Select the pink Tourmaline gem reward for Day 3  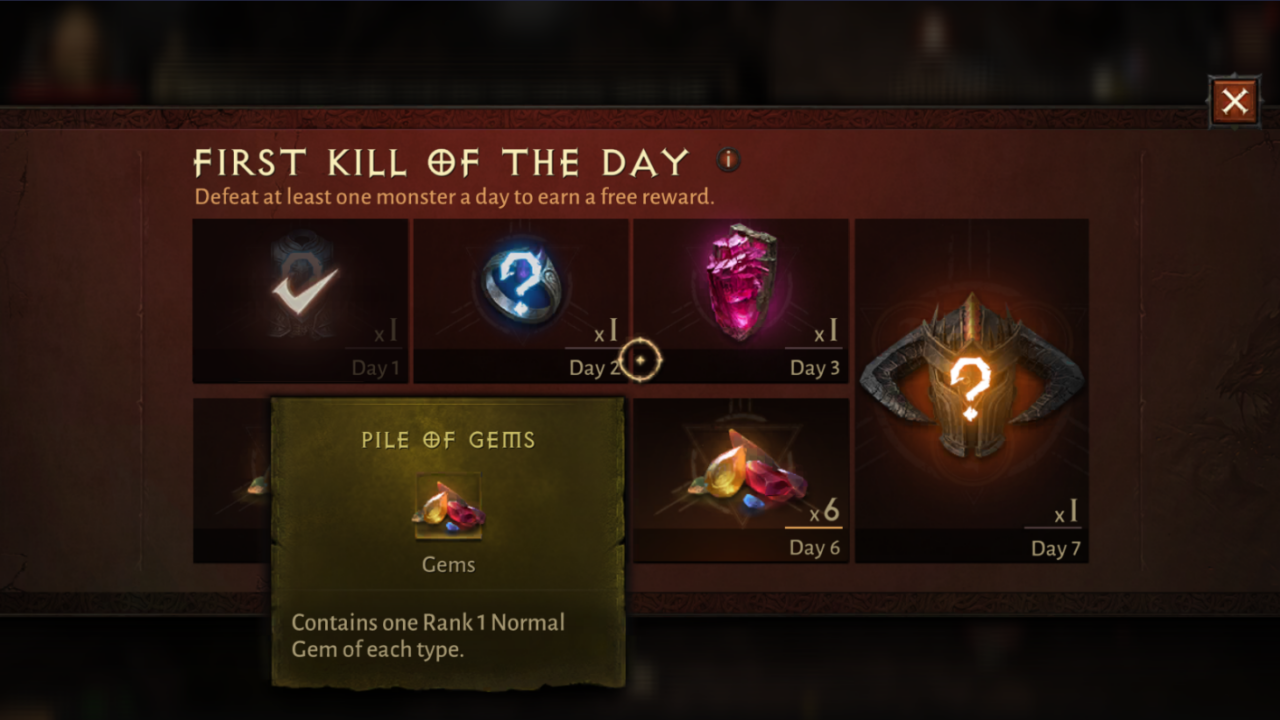[740, 285]
